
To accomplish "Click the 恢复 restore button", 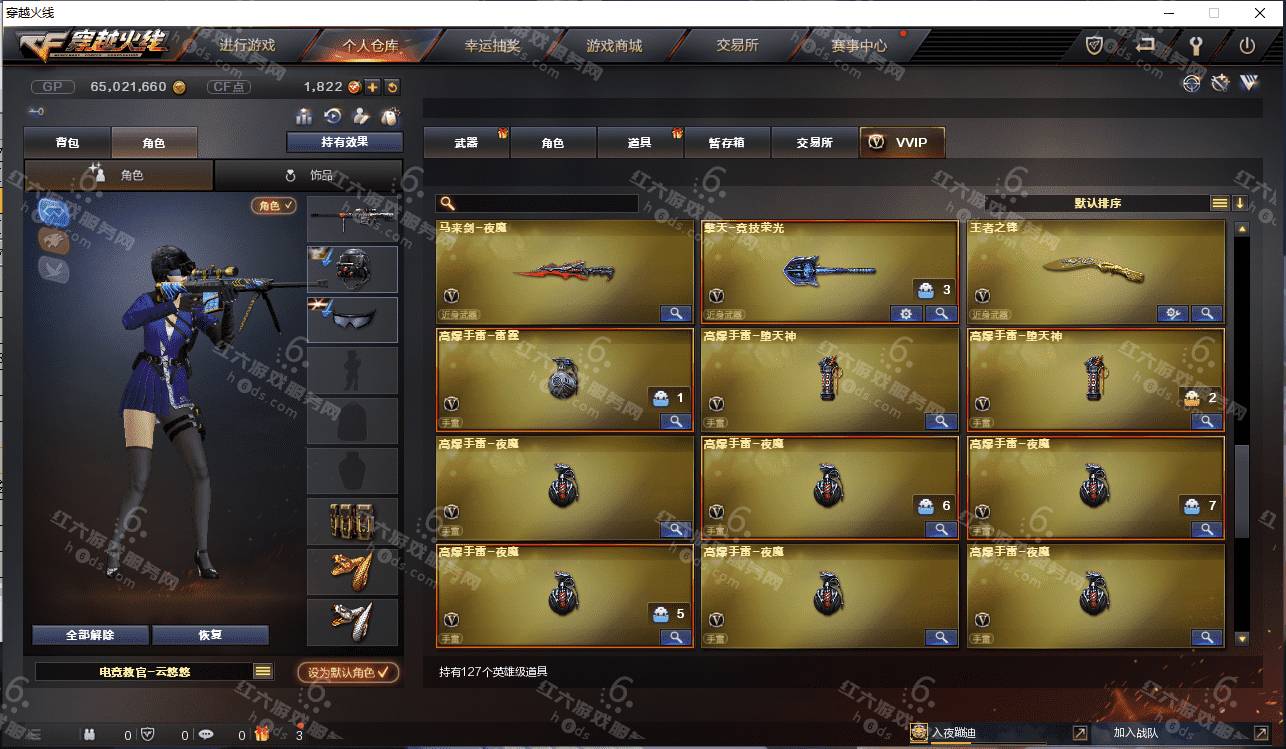I will click(x=210, y=635).
